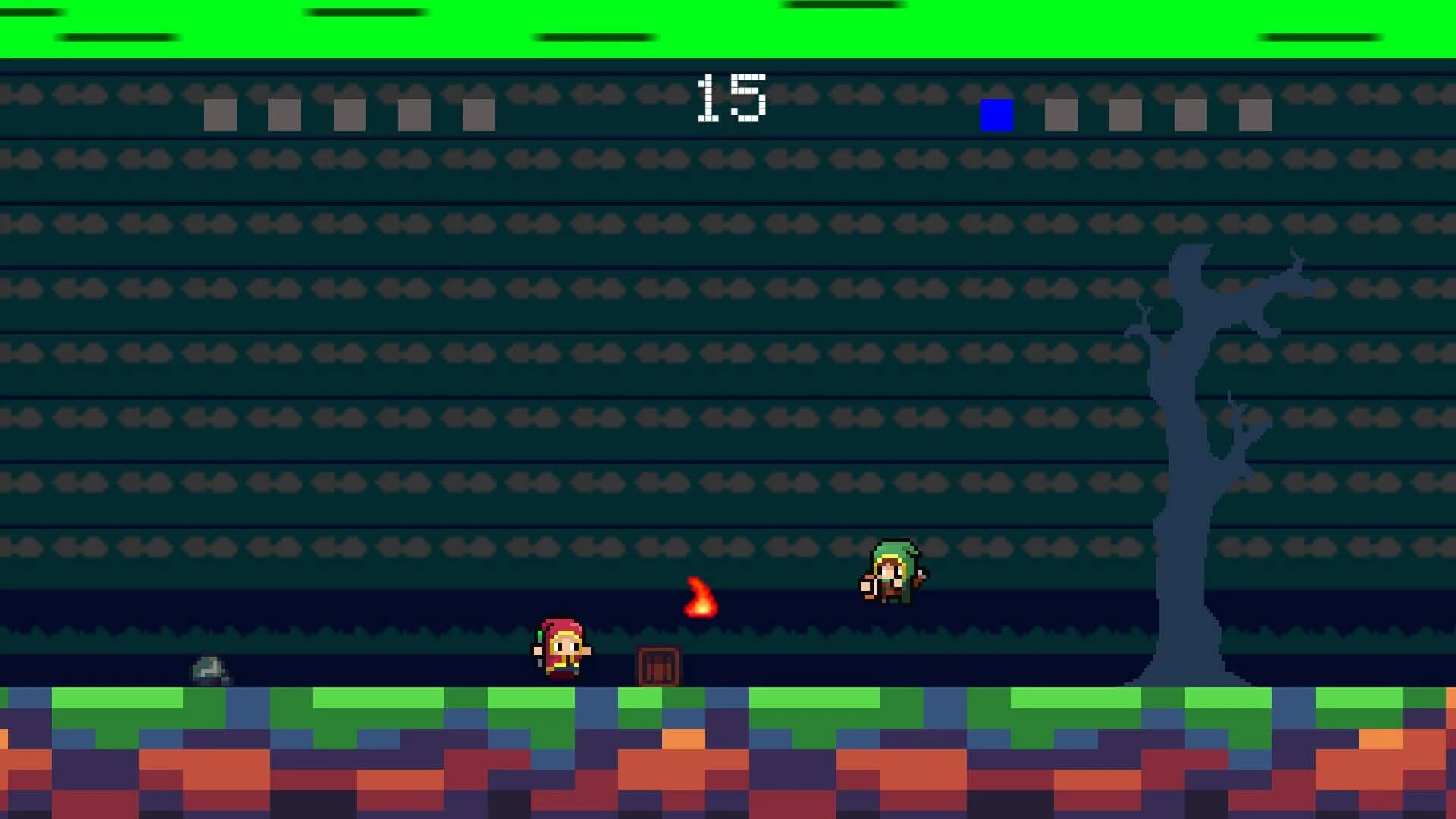Click the score counter showing 15
Viewport: 1456px width, 819px height.
pyautogui.click(x=730, y=99)
